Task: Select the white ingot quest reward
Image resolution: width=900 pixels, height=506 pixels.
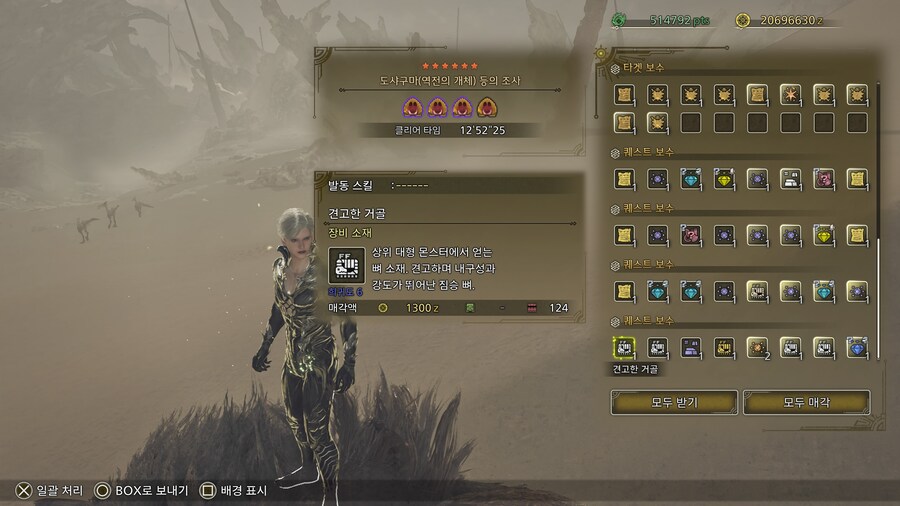Action: (x=790, y=179)
